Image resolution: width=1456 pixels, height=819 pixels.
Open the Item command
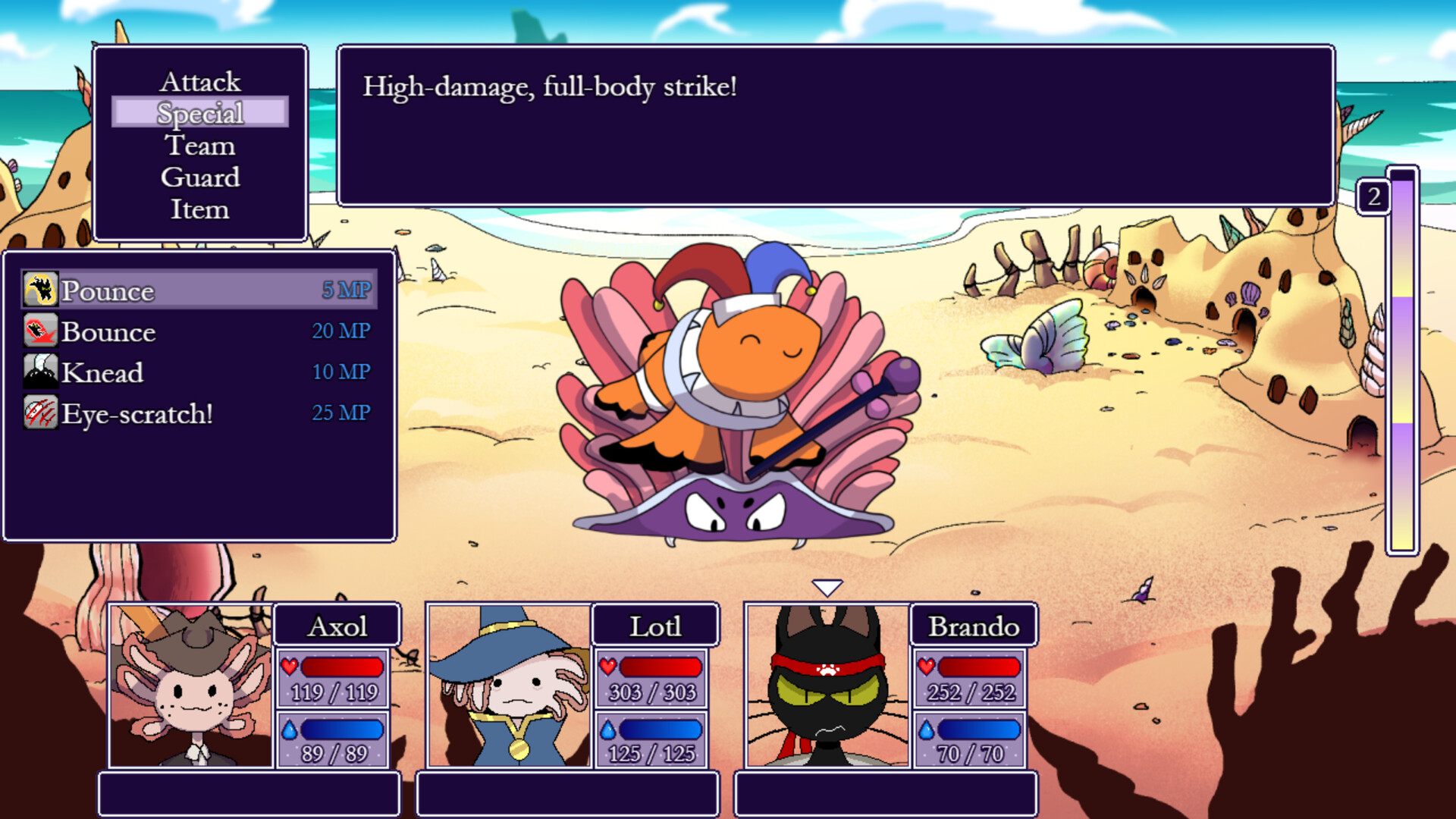pyautogui.click(x=201, y=209)
